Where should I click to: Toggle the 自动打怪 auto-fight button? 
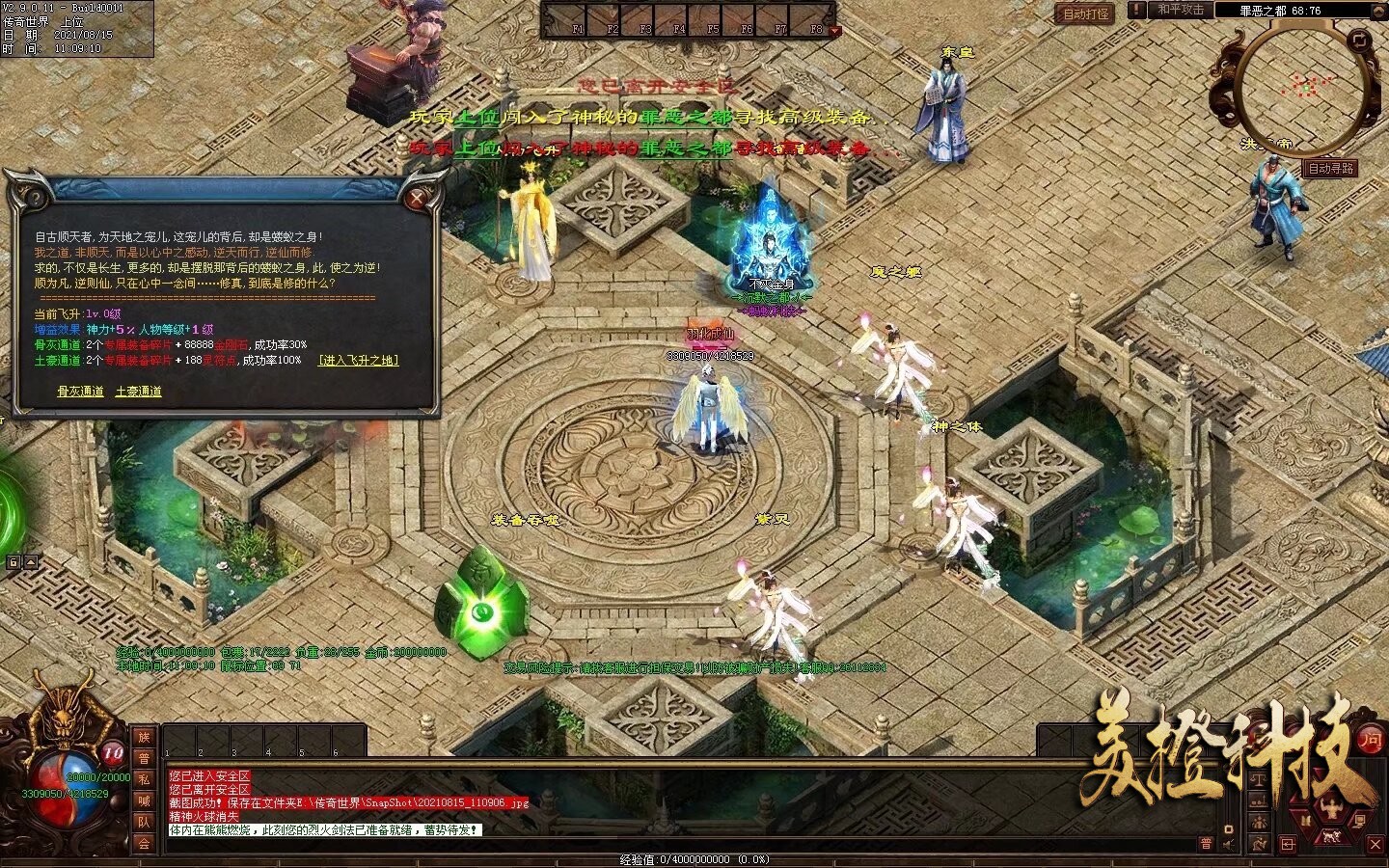pos(1085,14)
